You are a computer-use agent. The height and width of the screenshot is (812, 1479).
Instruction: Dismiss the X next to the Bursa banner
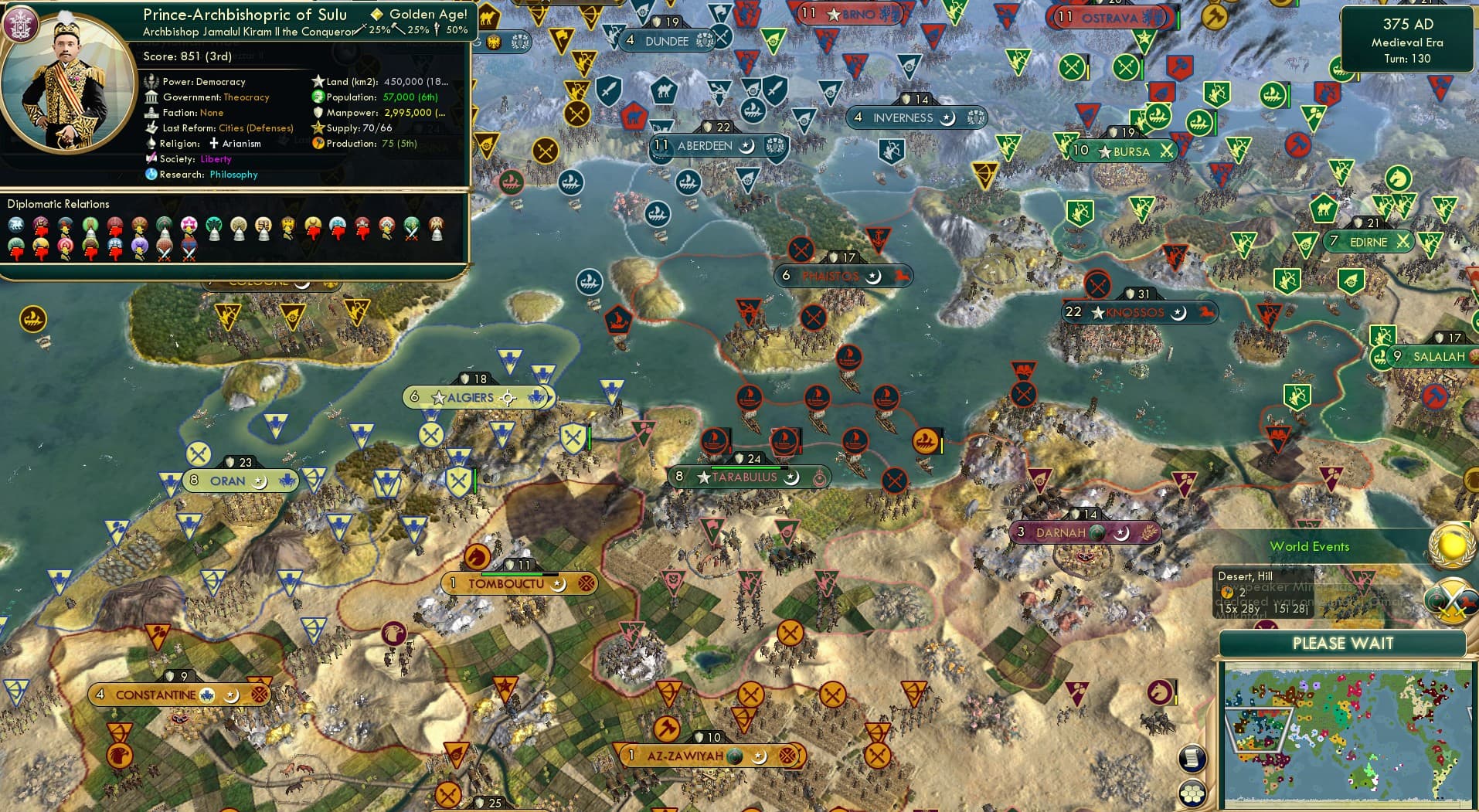click(1167, 151)
